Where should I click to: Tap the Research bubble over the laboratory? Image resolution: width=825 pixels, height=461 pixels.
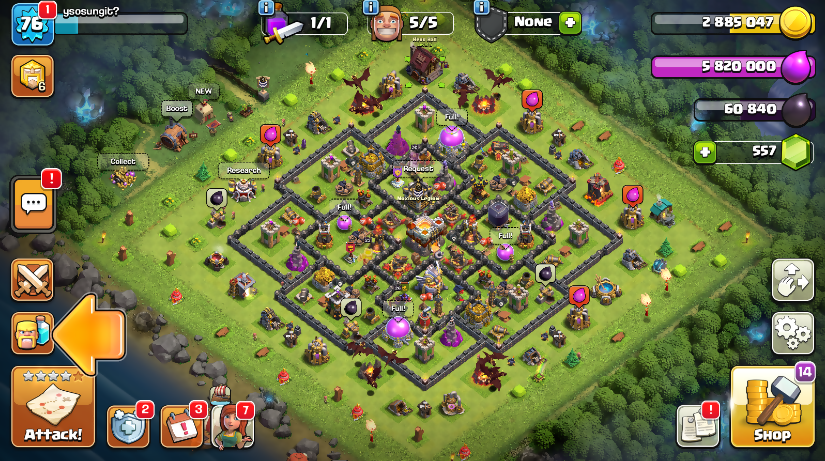(243, 171)
